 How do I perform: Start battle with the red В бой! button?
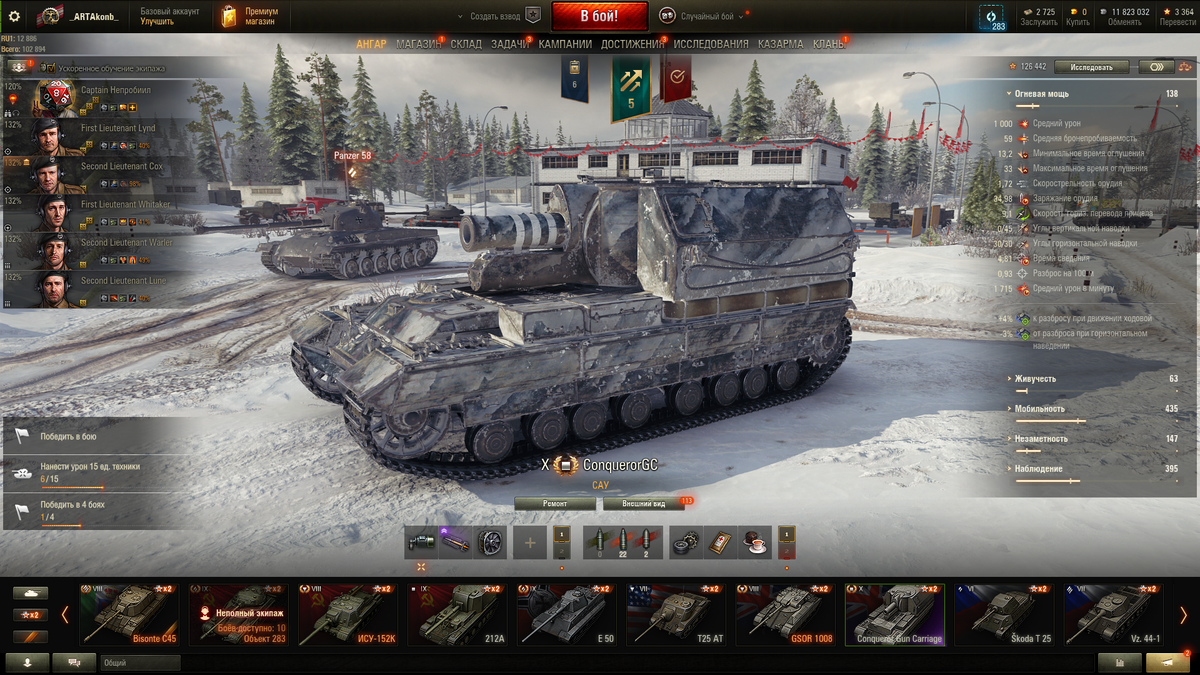click(599, 16)
